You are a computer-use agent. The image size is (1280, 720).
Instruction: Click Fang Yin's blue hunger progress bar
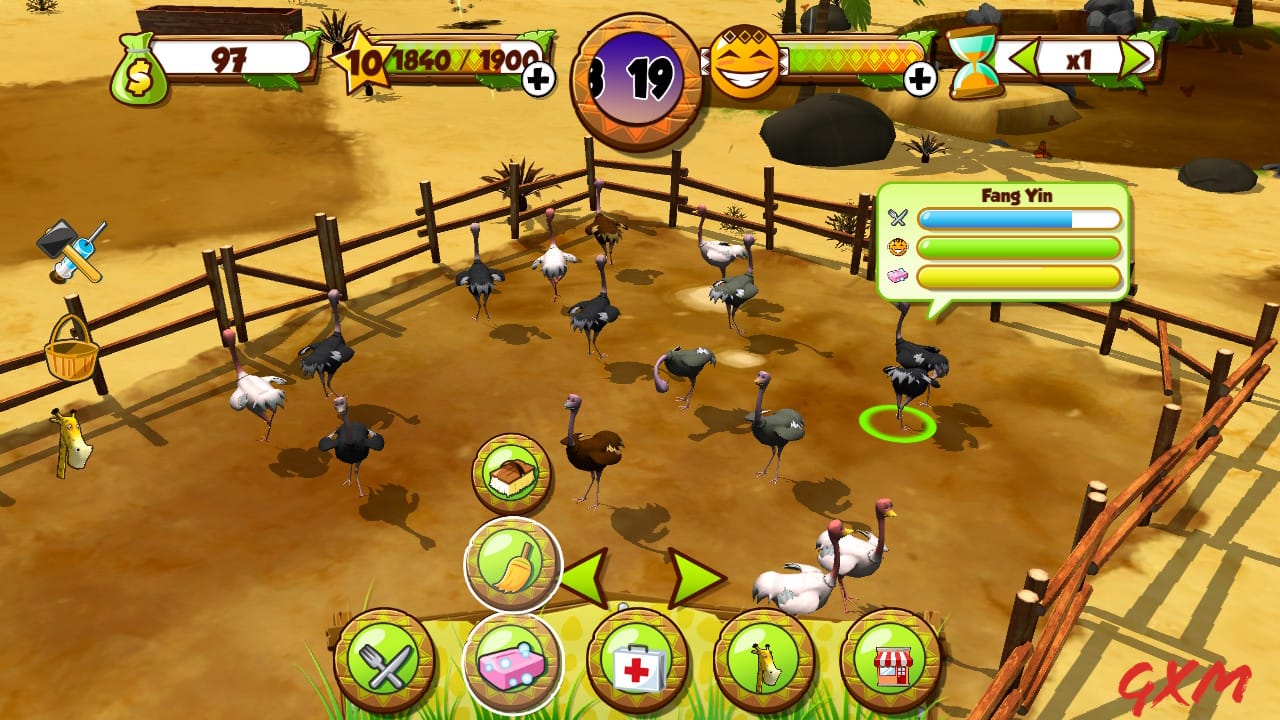[x=1020, y=218]
